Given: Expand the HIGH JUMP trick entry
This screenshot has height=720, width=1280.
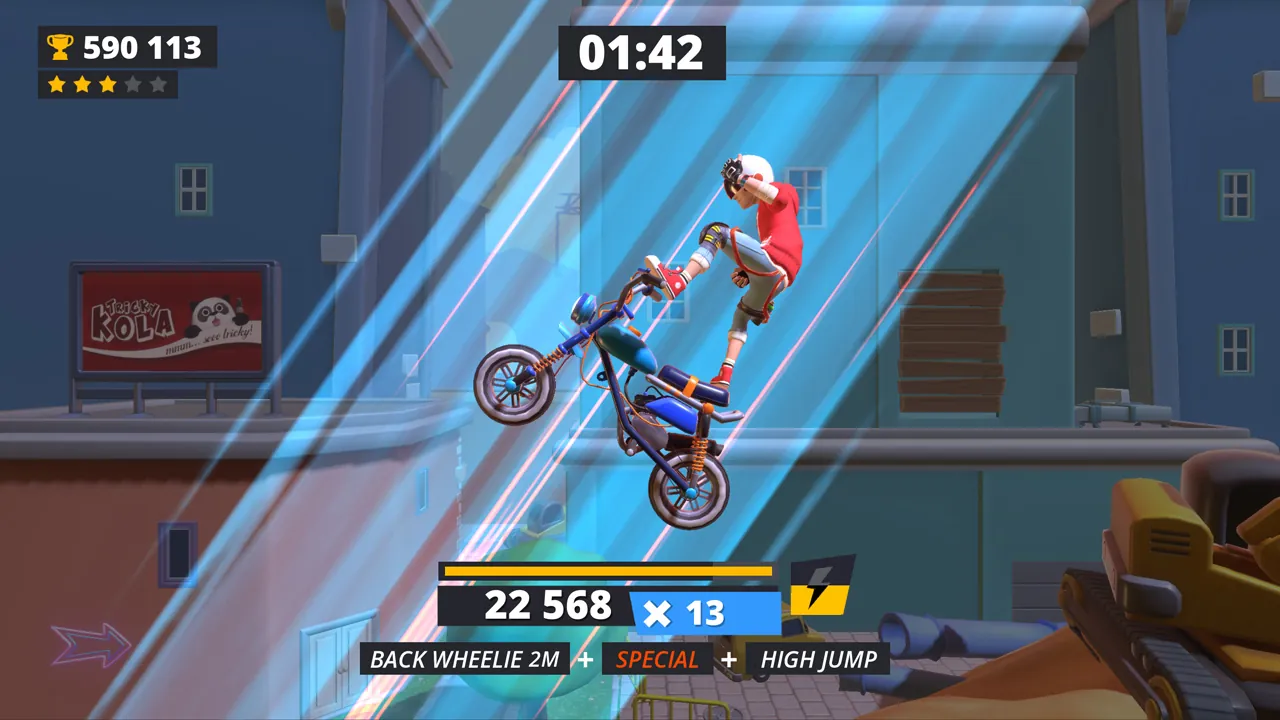Looking at the screenshot, I should pos(815,659).
